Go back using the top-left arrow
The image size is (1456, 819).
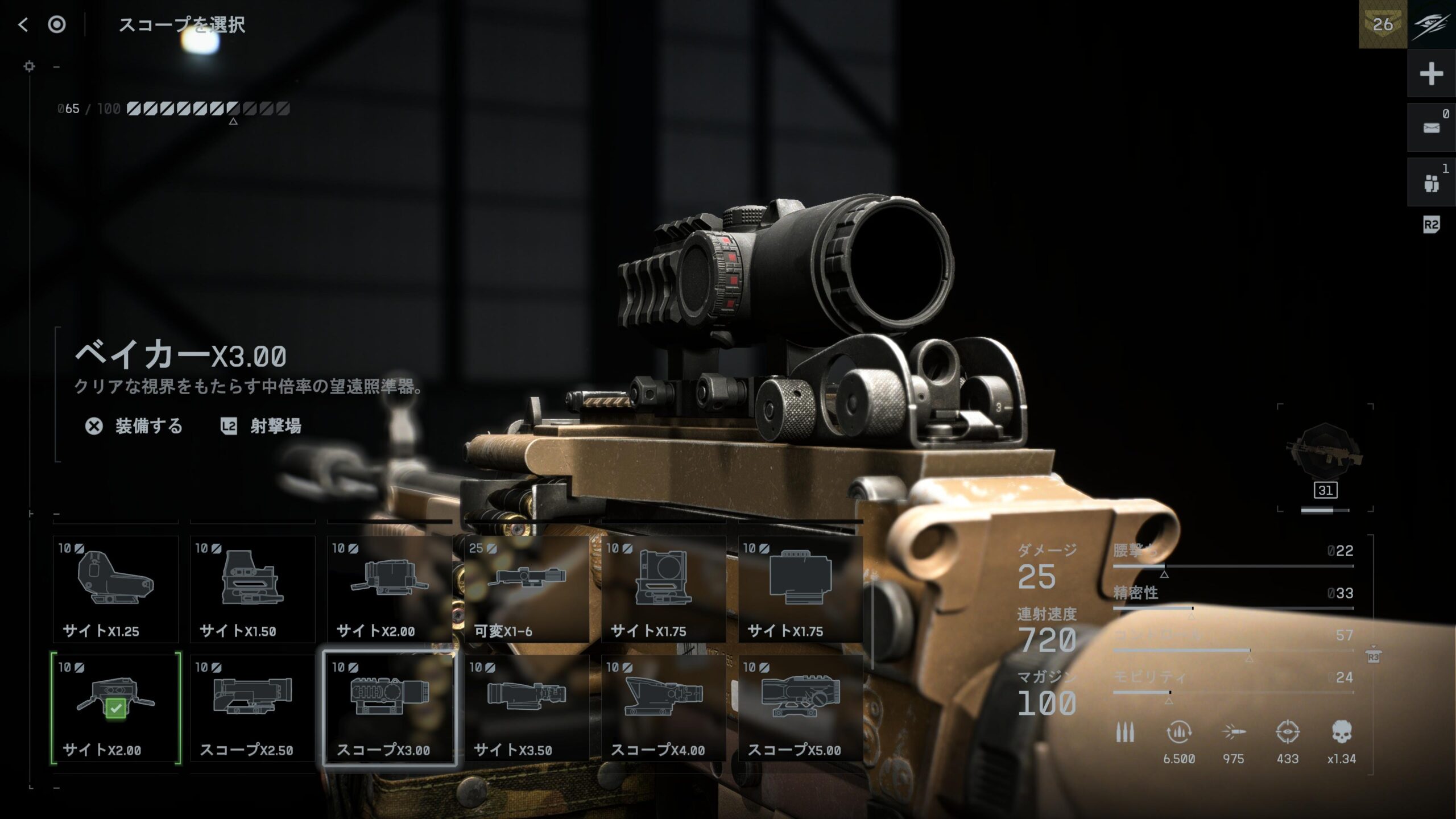click(23, 24)
